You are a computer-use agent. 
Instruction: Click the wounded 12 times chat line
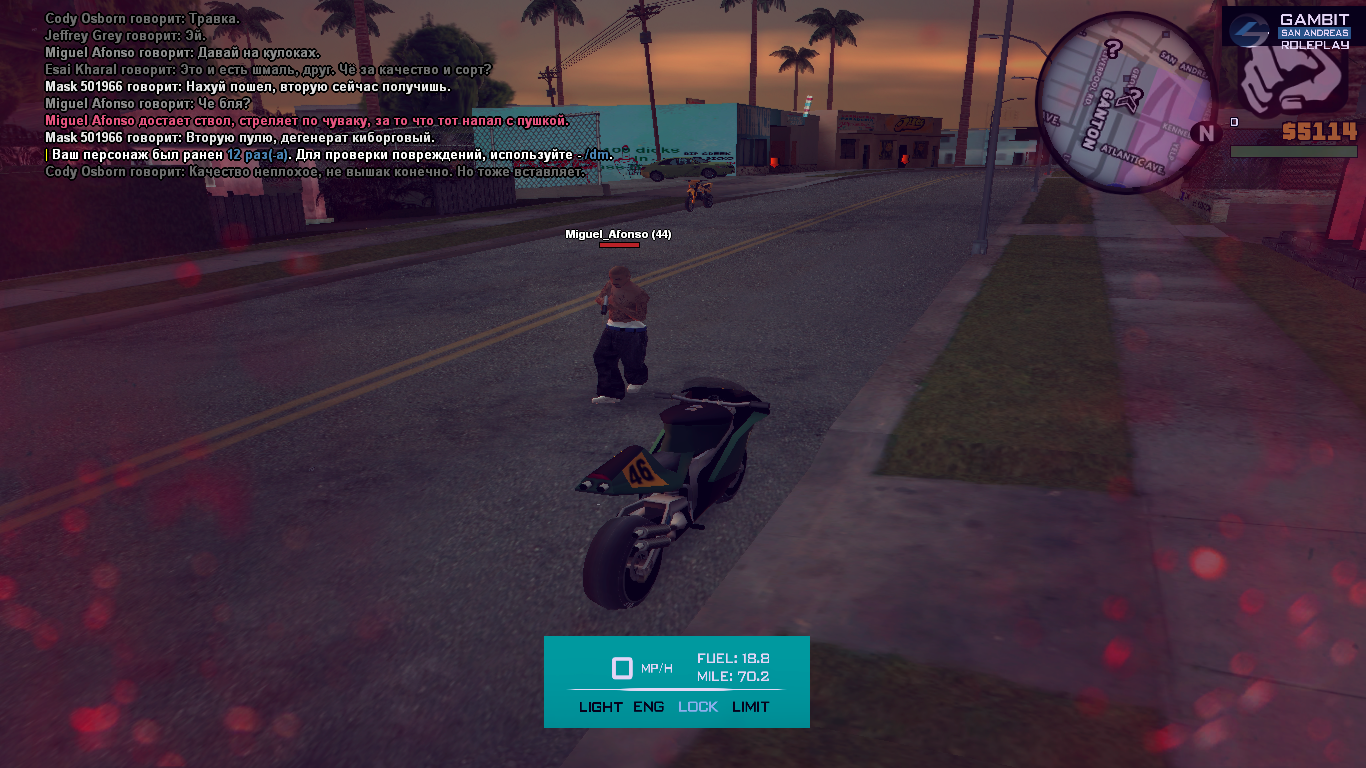[x=330, y=155]
